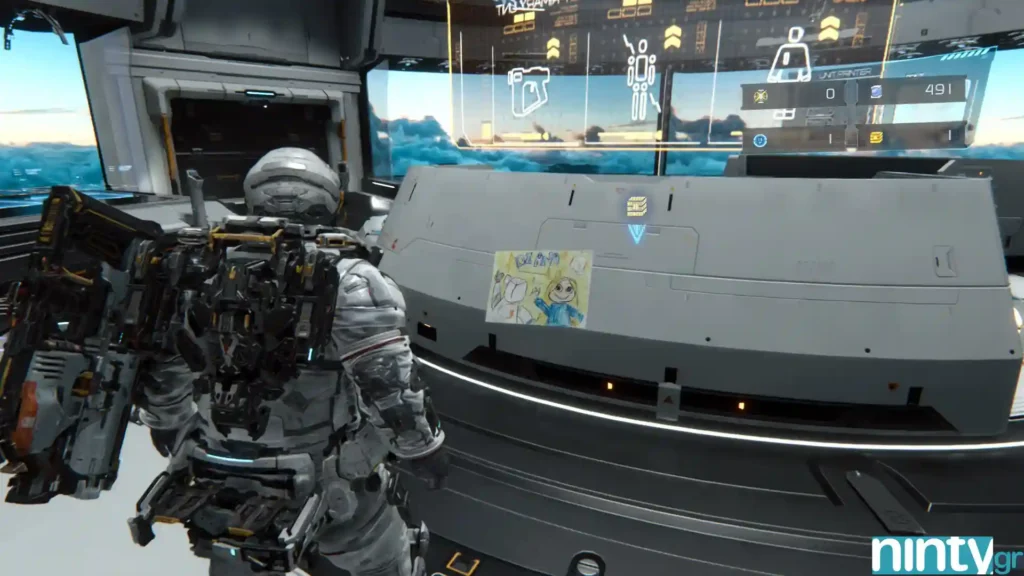Activate the yellow stack marker on console
Viewport: 1024px width, 576px height.
pyautogui.click(x=636, y=206)
